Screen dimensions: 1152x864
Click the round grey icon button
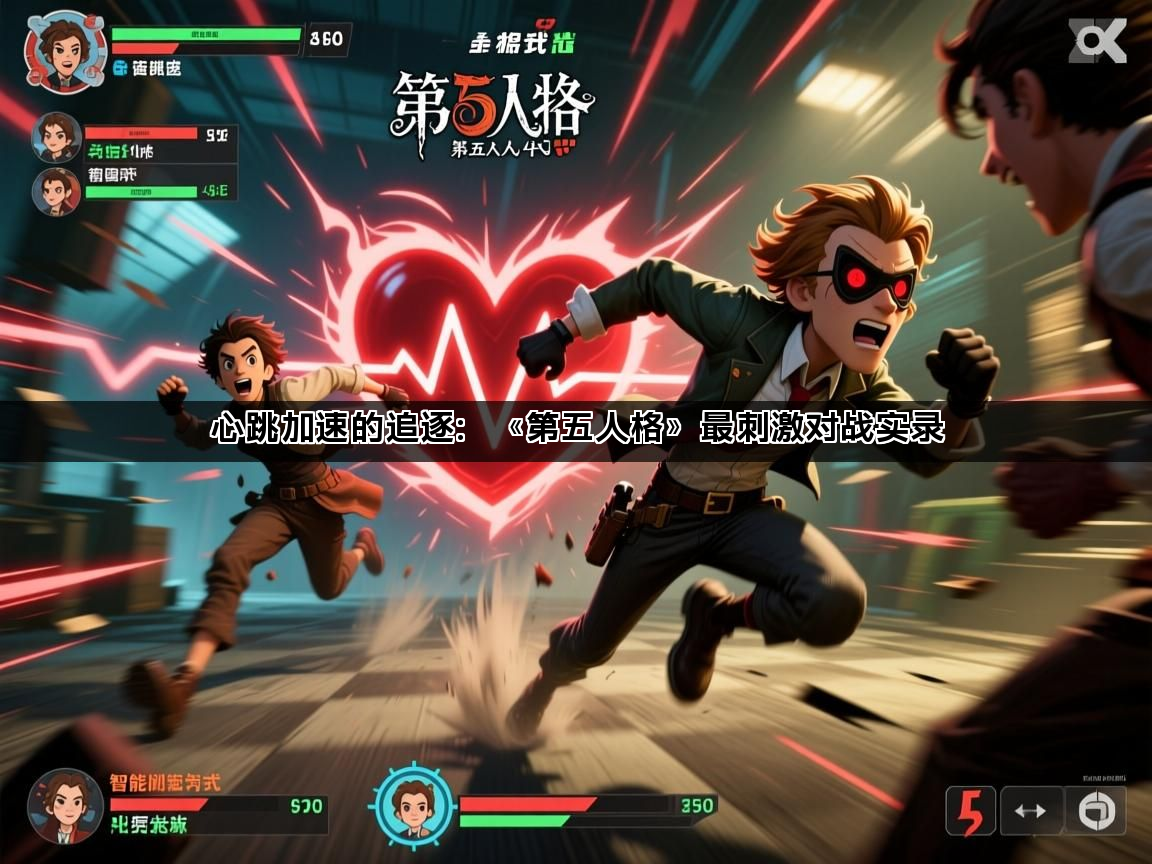click(1094, 810)
